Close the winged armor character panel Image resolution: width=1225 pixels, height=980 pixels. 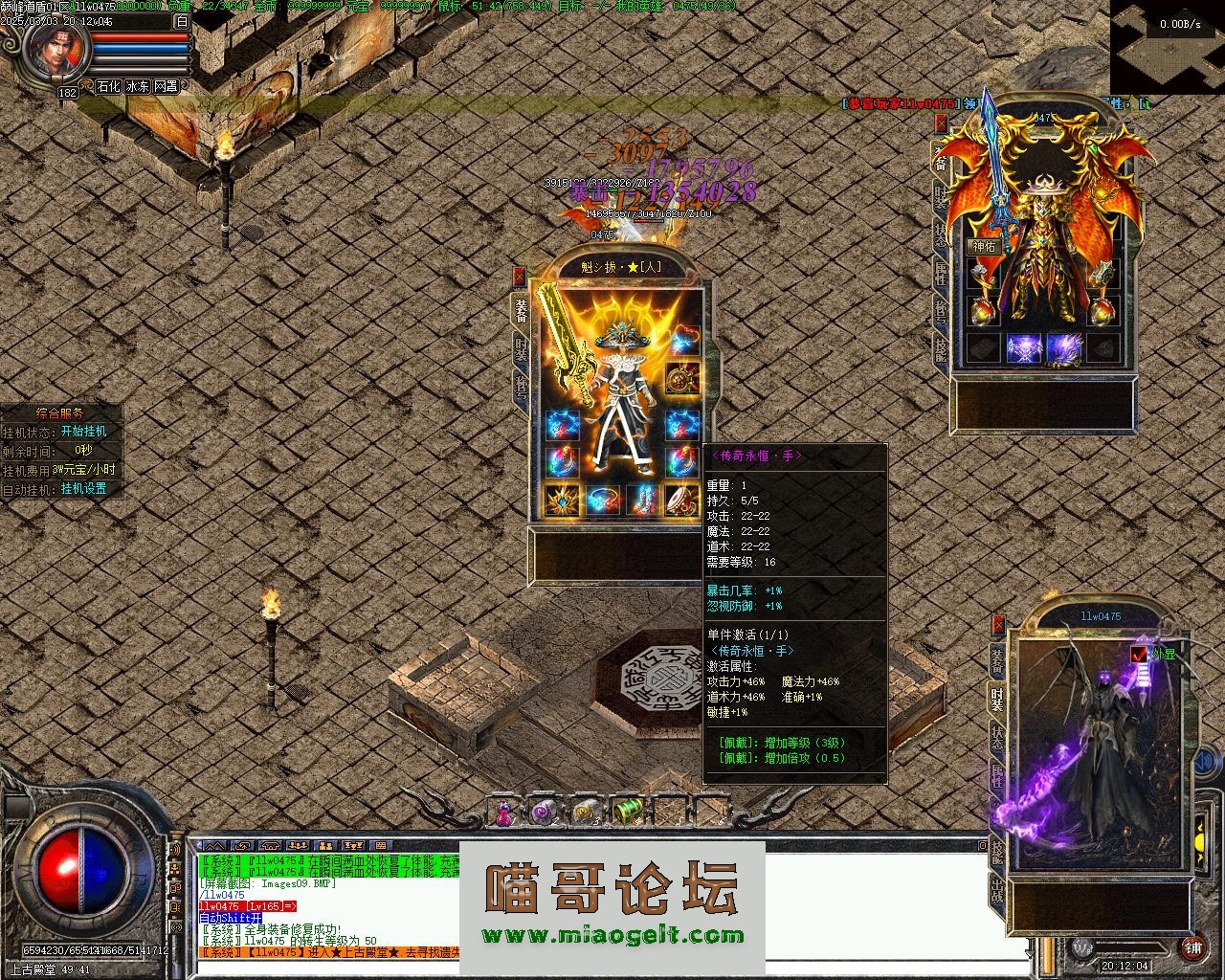pos(941,122)
